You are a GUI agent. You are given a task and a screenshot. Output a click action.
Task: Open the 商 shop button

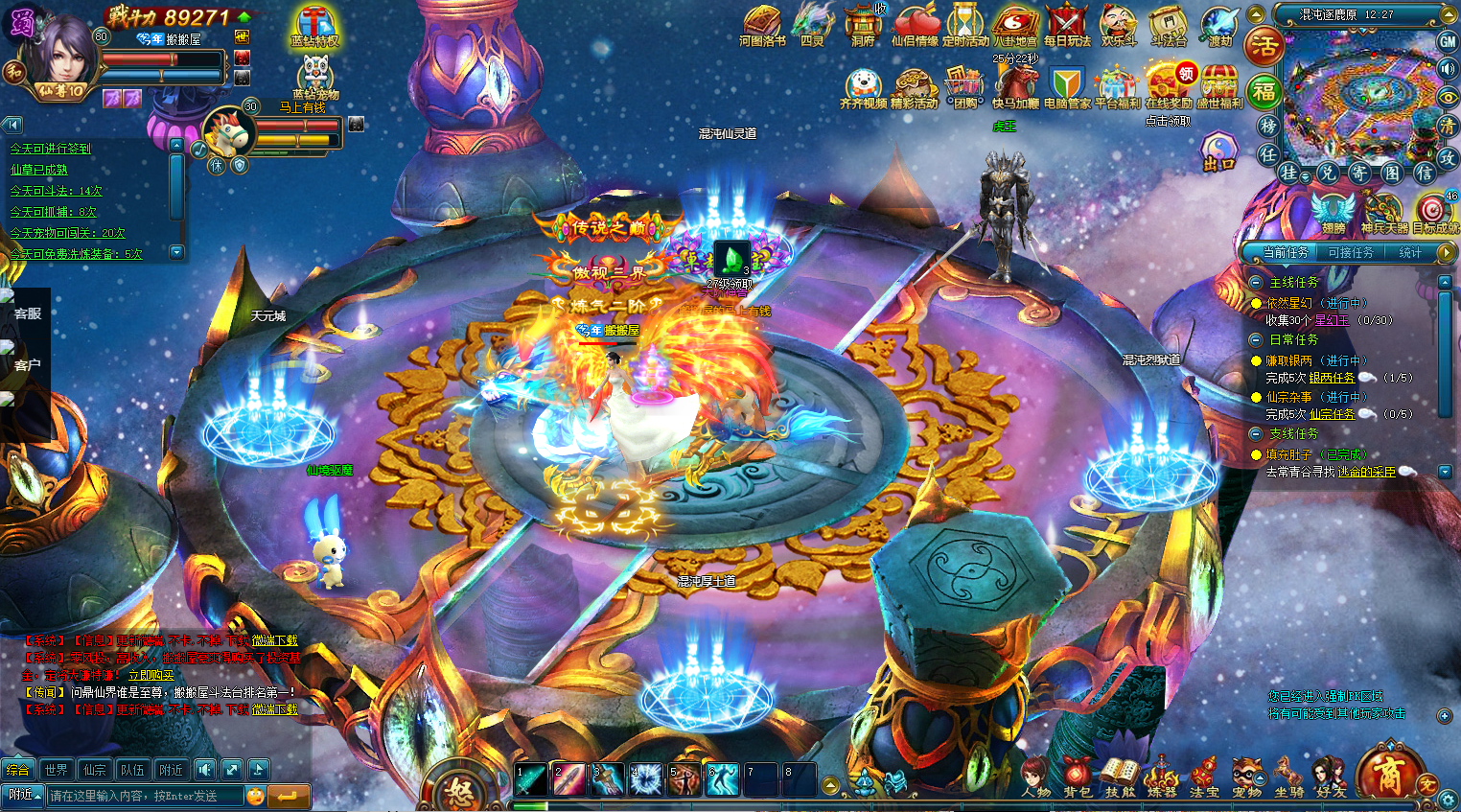click(1387, 773)
